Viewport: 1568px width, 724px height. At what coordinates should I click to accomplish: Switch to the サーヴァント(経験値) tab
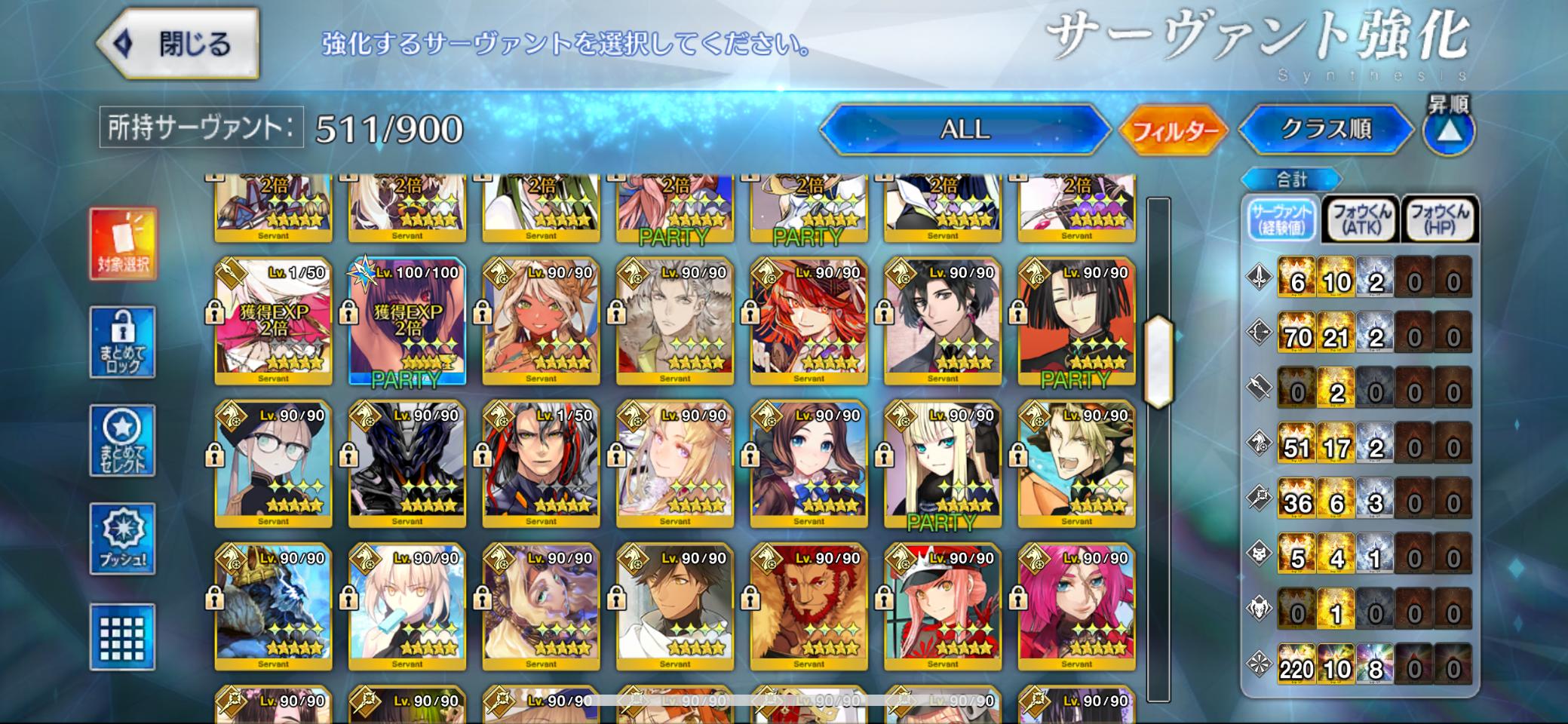coord(1281,219)
